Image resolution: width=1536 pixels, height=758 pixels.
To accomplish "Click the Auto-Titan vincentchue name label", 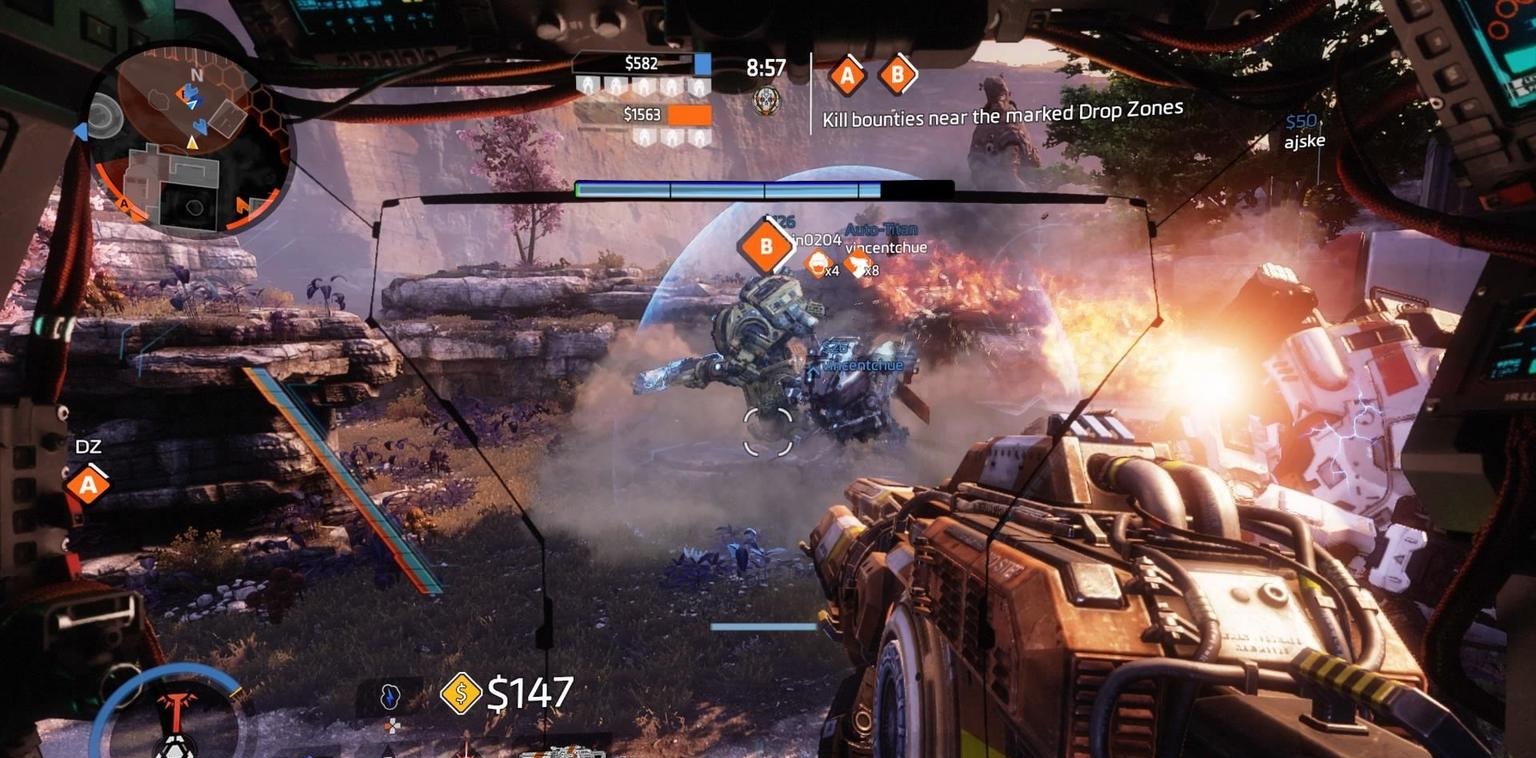I will (885, 240).
